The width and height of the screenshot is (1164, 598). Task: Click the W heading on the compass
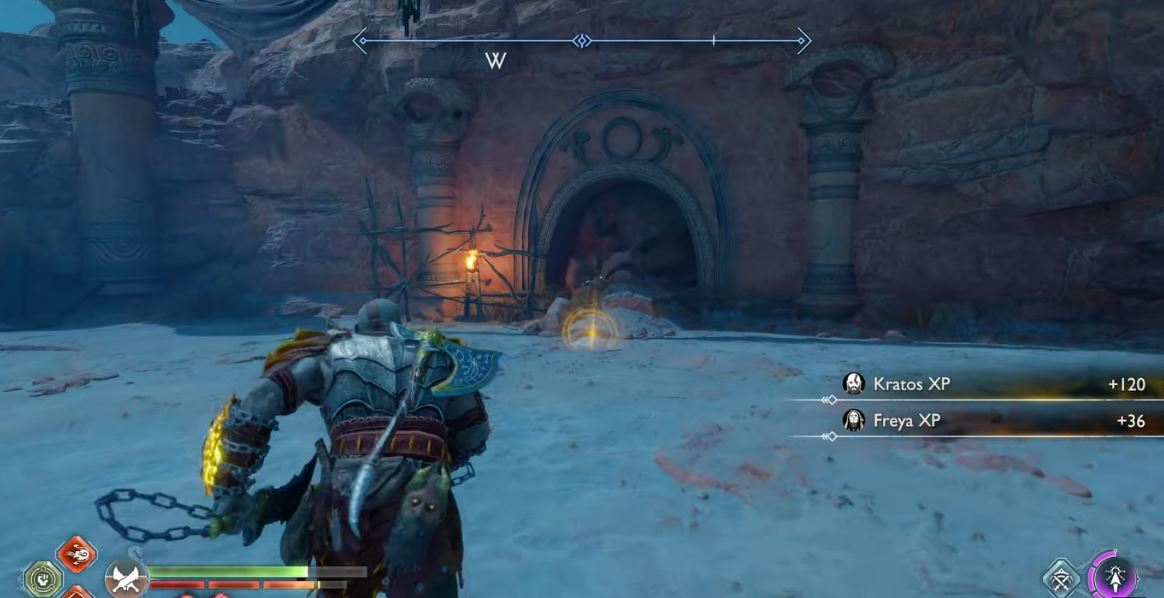click(495, 61)
